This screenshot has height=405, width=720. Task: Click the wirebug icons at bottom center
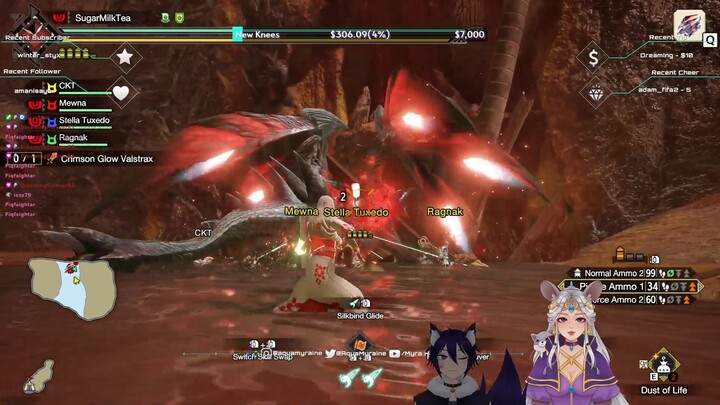point(360,378)
